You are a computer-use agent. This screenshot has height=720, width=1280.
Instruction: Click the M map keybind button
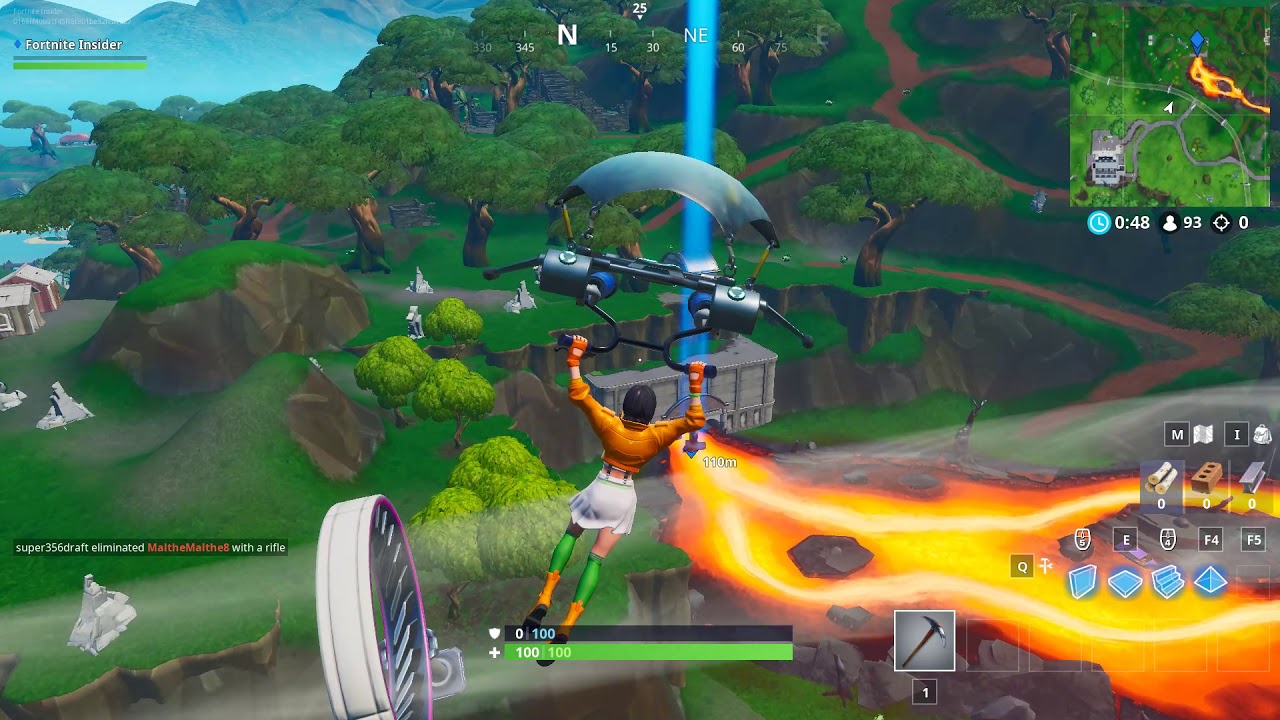pos(1177,433)
